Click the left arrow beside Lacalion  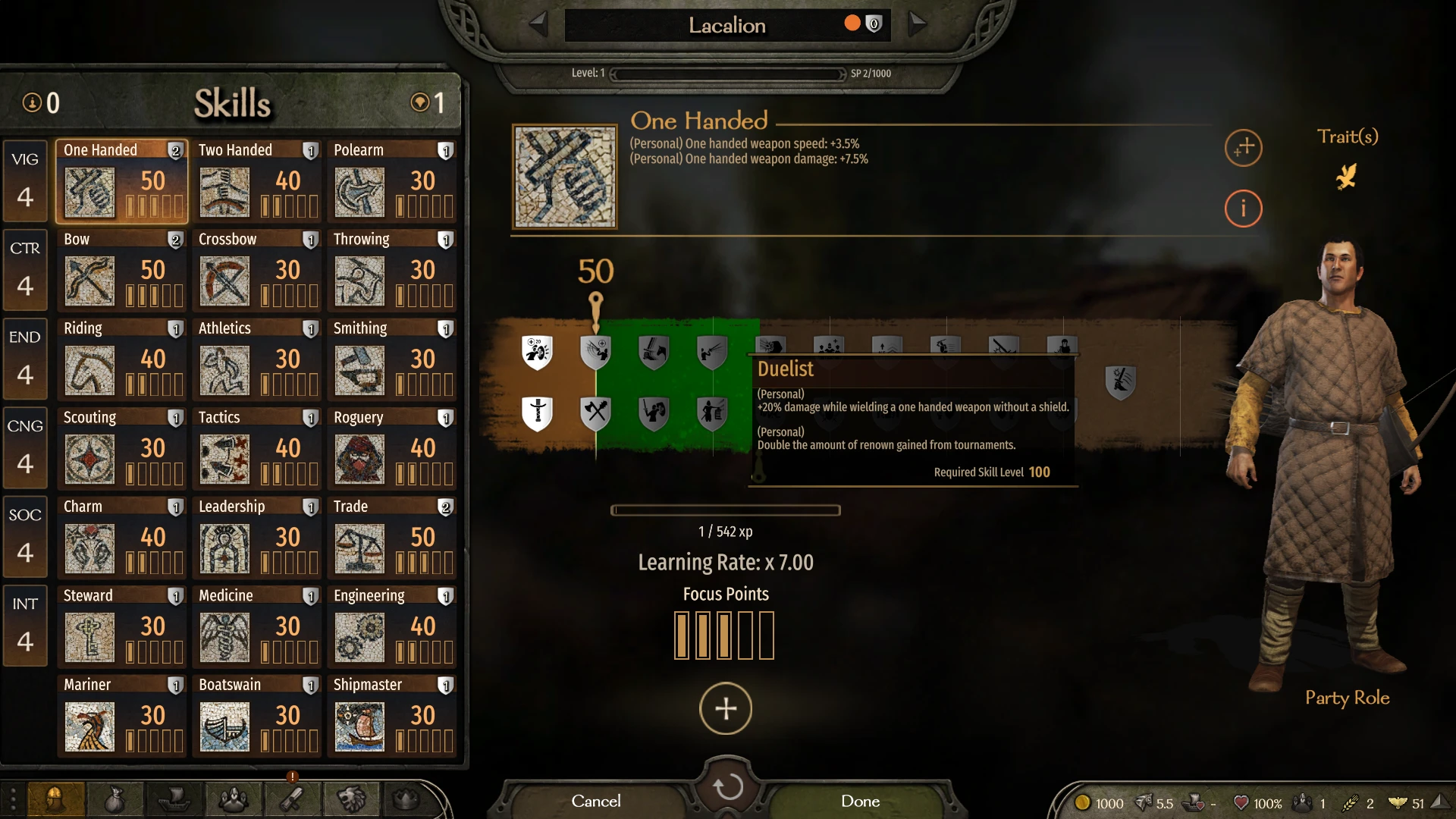point(539,24)
